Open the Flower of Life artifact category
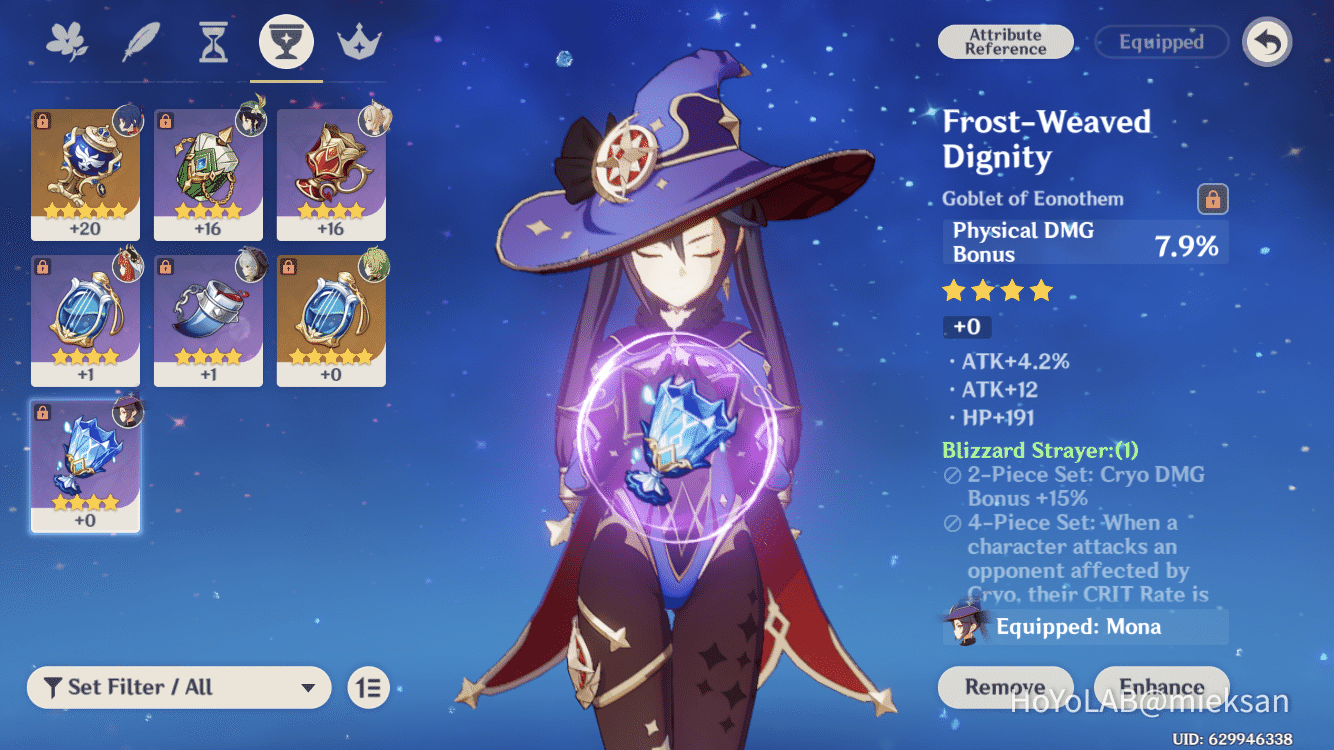The image size is (1334, 750). (68, 41)
